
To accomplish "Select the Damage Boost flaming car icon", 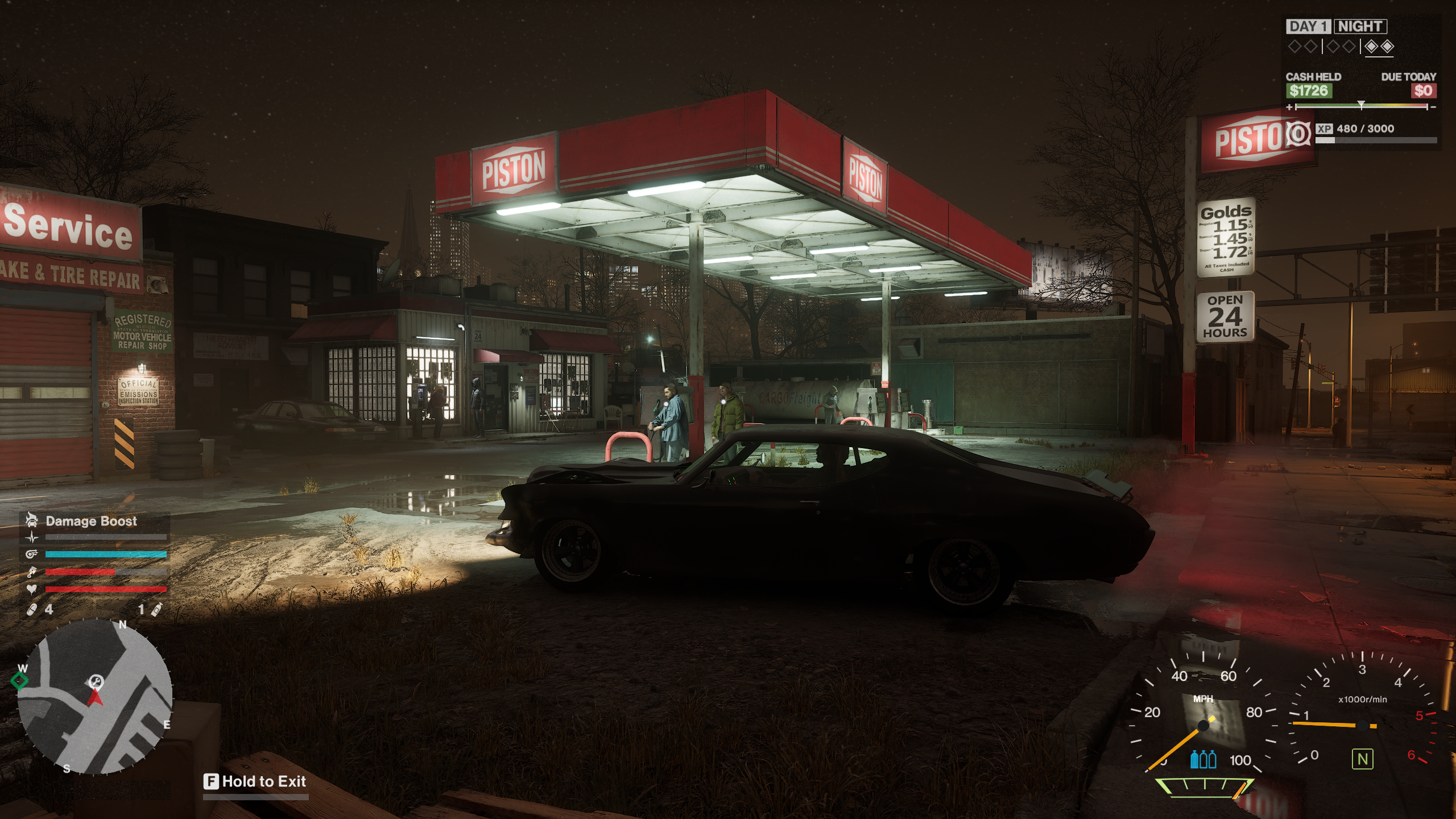I will [32, 520].
